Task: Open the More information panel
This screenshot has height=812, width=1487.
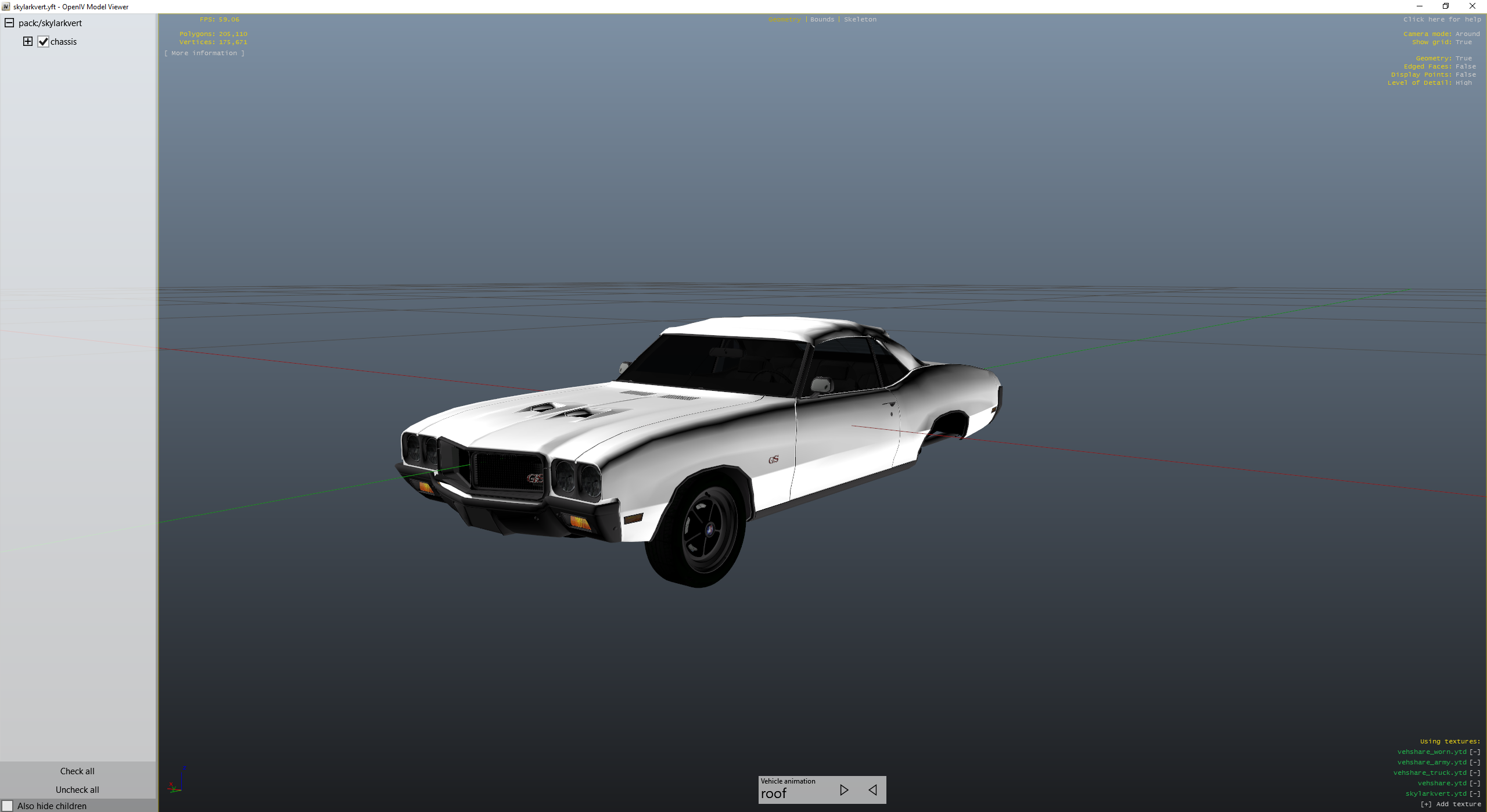Action: click(x=204, y=52)
